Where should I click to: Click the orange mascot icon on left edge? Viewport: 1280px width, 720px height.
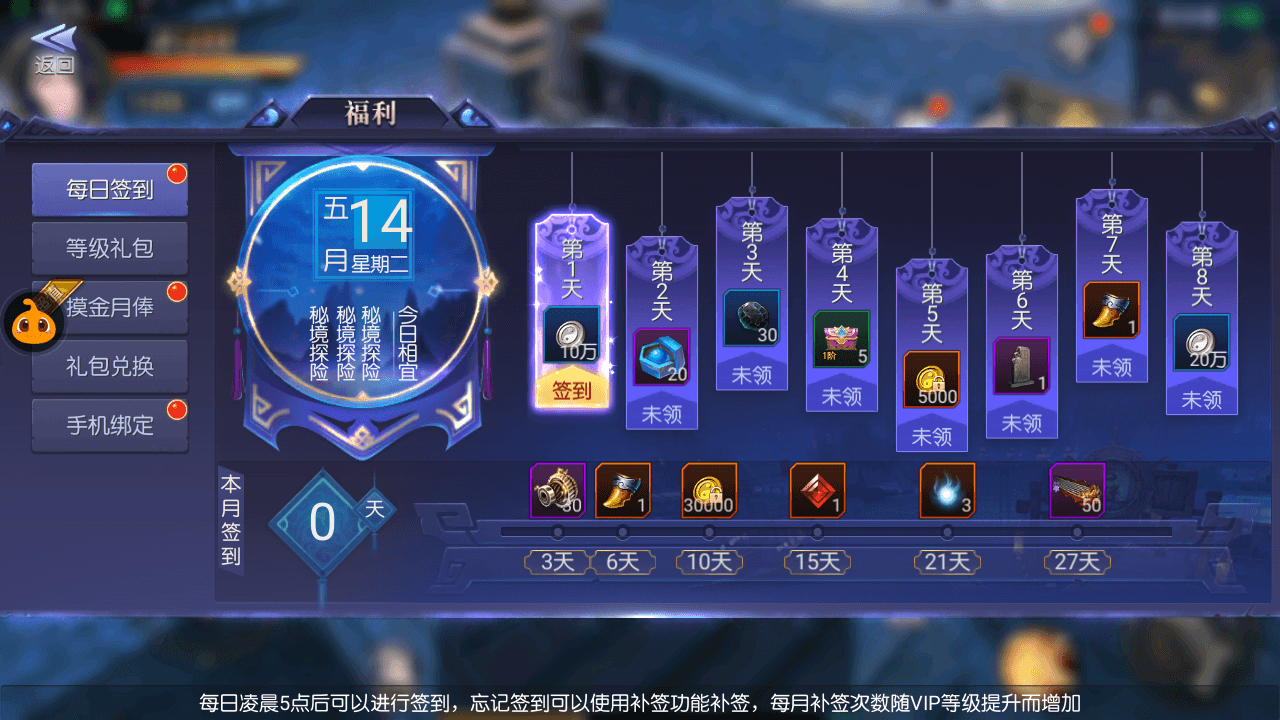(x=32, y=324)
